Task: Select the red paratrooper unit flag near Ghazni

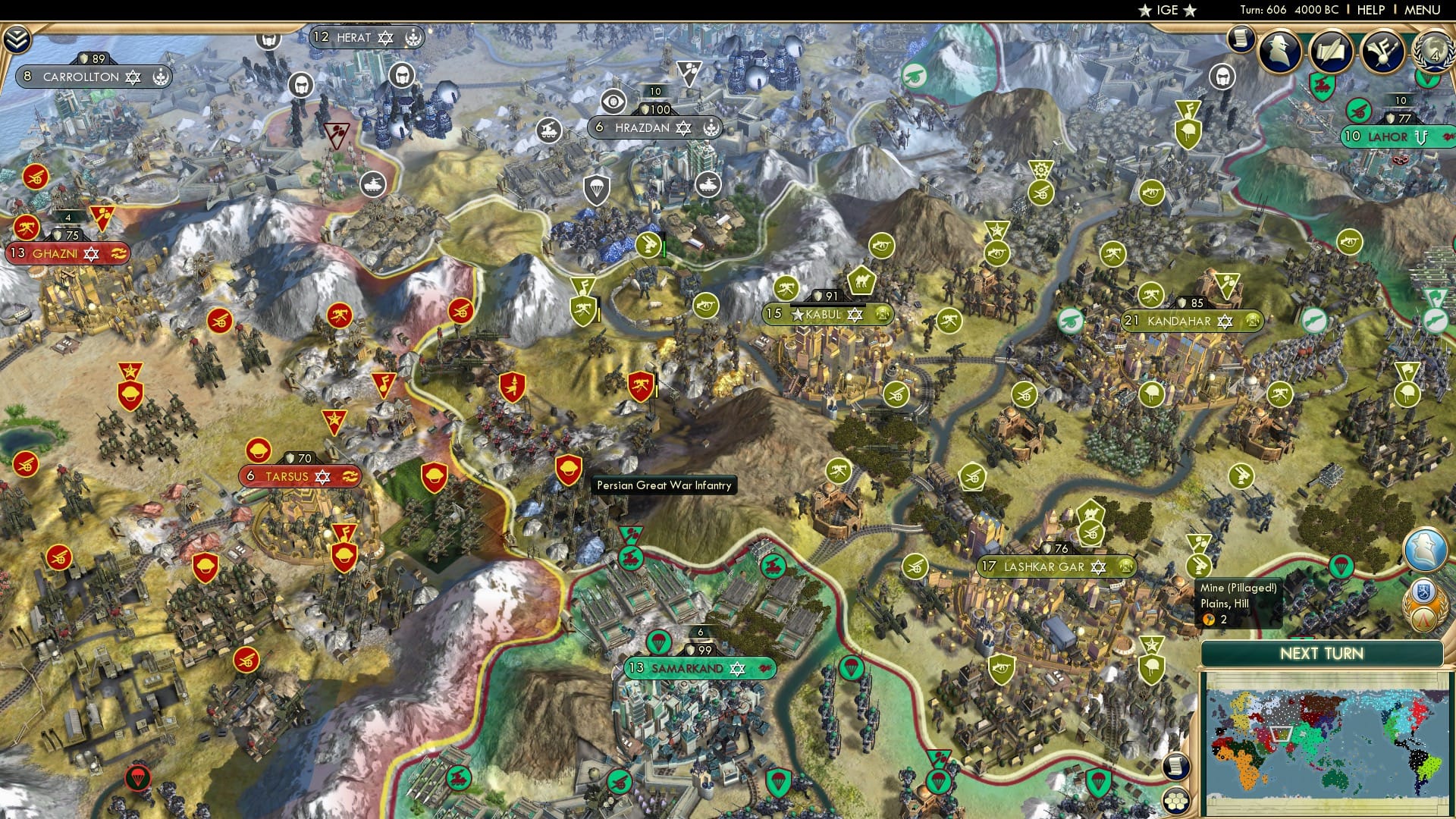Action: (x=138, y=777)
